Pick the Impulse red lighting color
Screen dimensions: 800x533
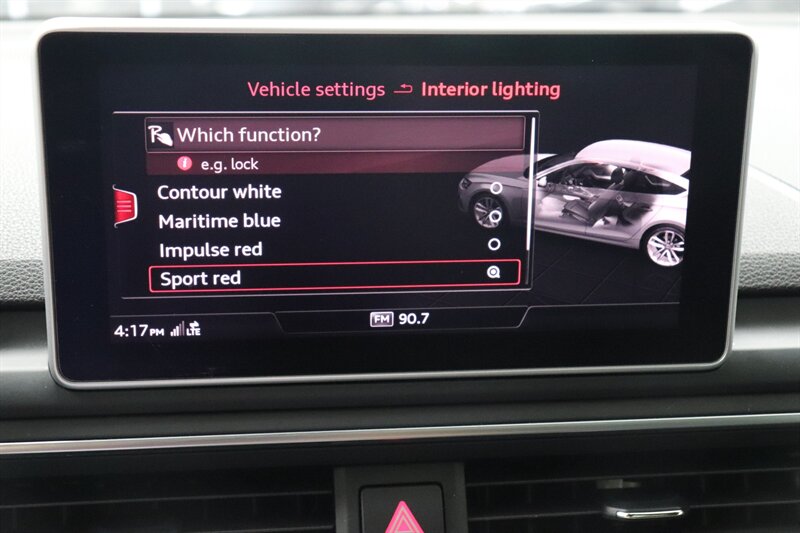point(211,250)
